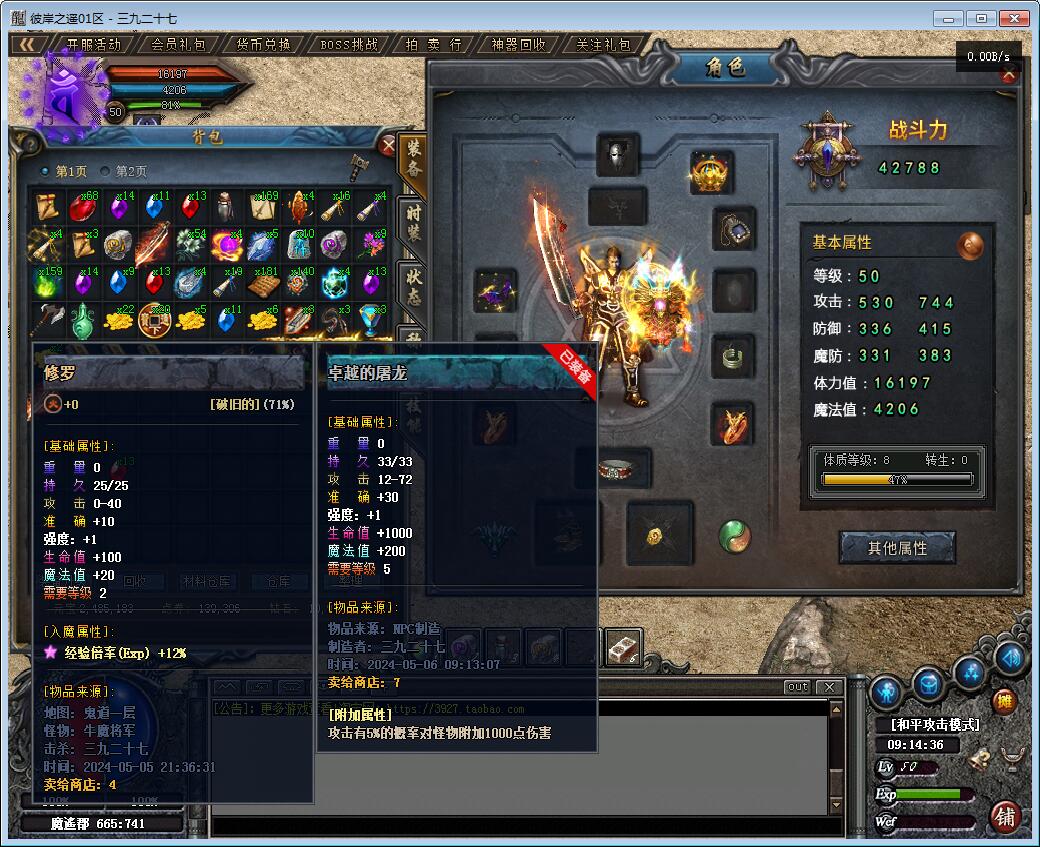Open the red 铺 shop button
This screenshot has width=1040, height=847.
coord(1006,816)
